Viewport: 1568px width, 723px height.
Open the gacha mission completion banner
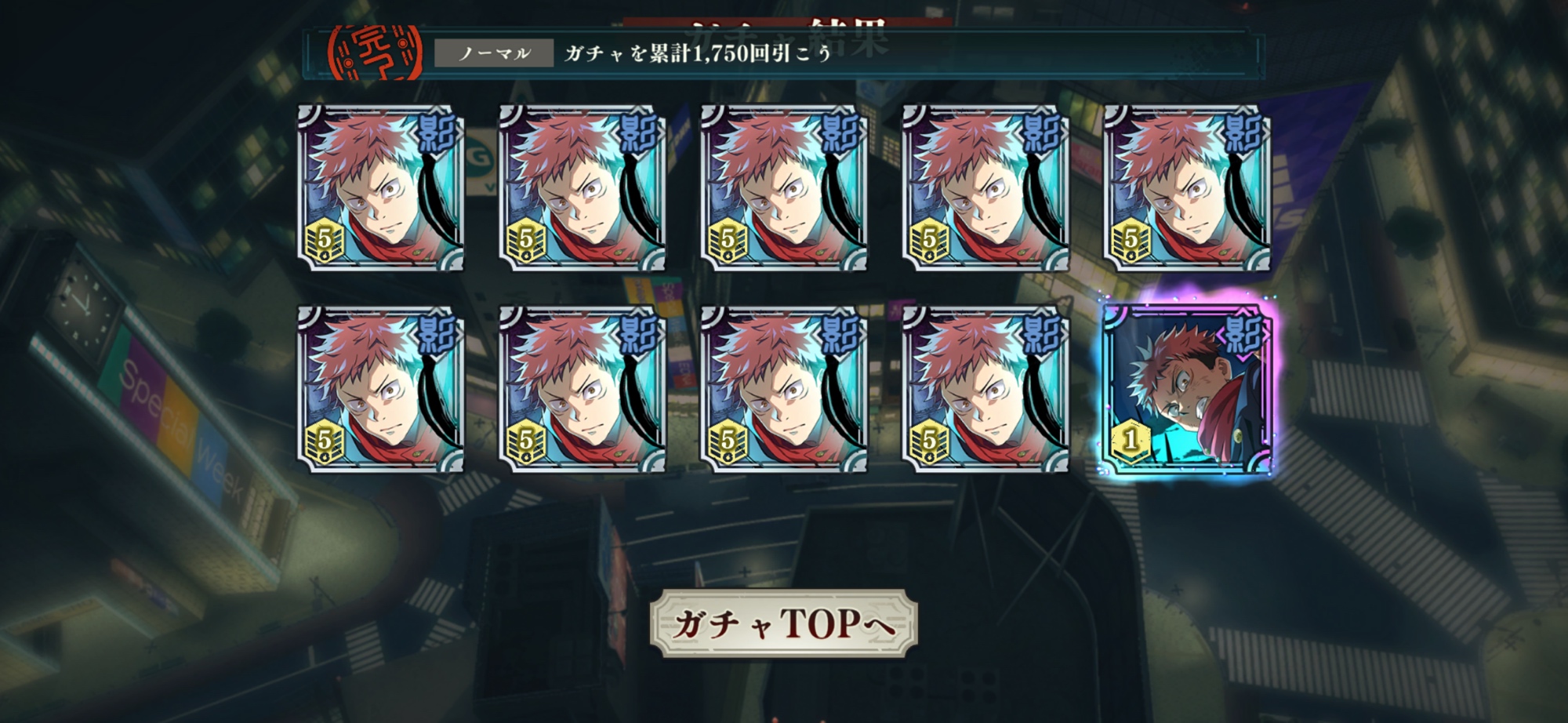pyautogui.click(x=782, y=53)
